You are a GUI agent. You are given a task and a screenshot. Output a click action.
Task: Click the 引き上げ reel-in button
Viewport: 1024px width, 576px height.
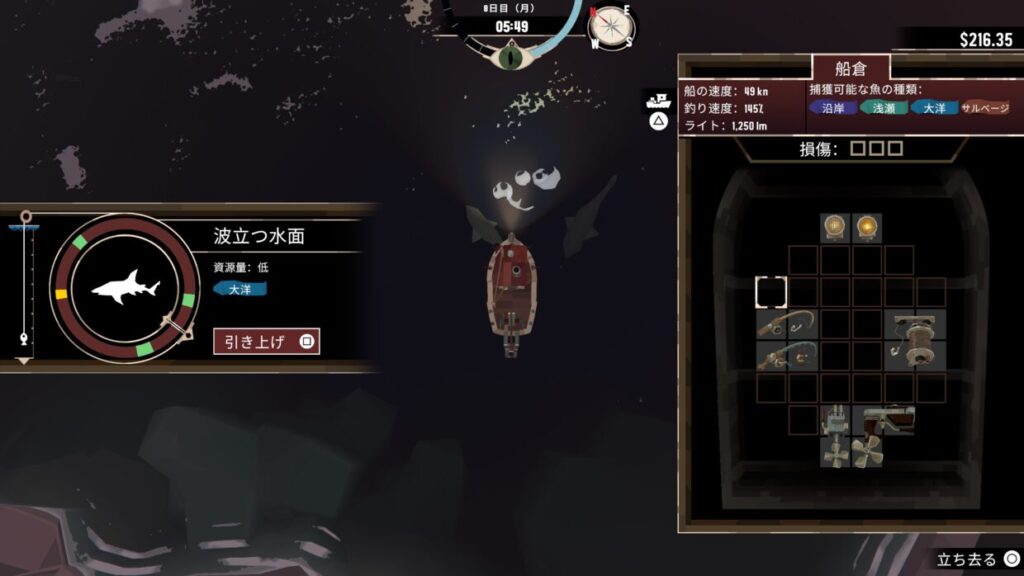click(266, 341)
